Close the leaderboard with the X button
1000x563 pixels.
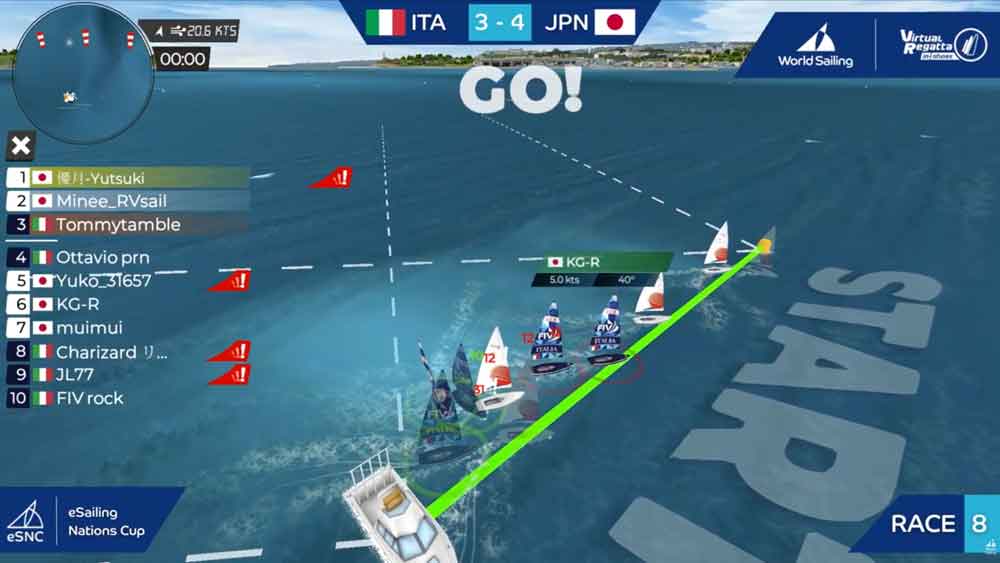[x=20, y=147]
